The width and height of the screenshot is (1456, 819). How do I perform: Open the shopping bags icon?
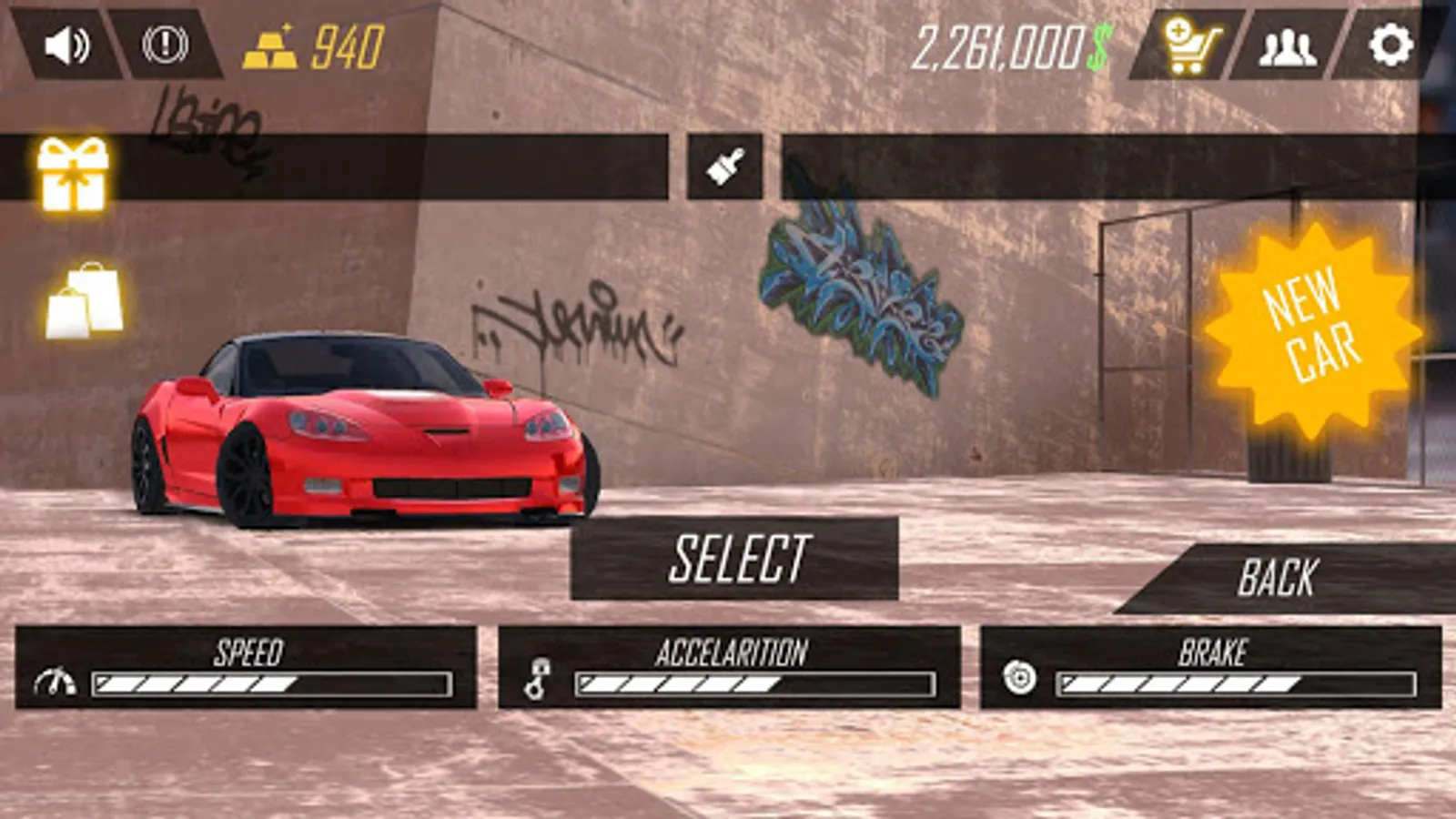click(x=86, y=300)
